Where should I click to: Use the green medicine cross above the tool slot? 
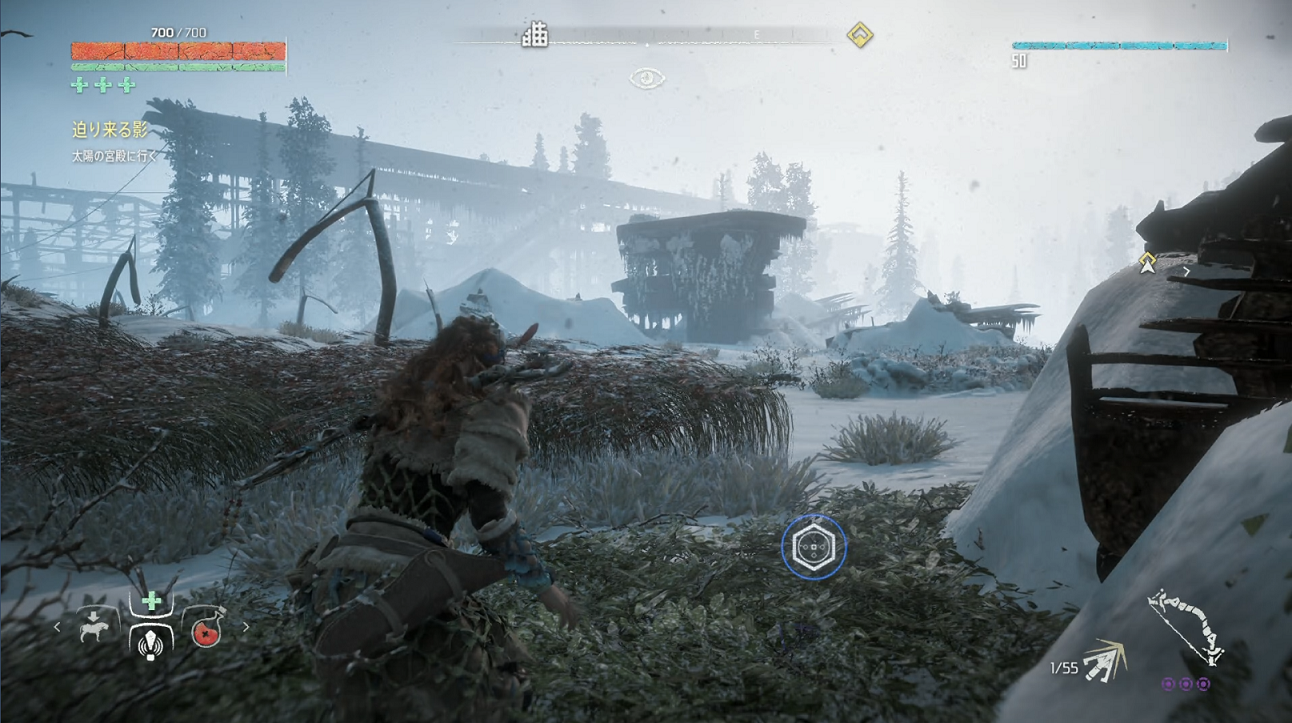151,601
